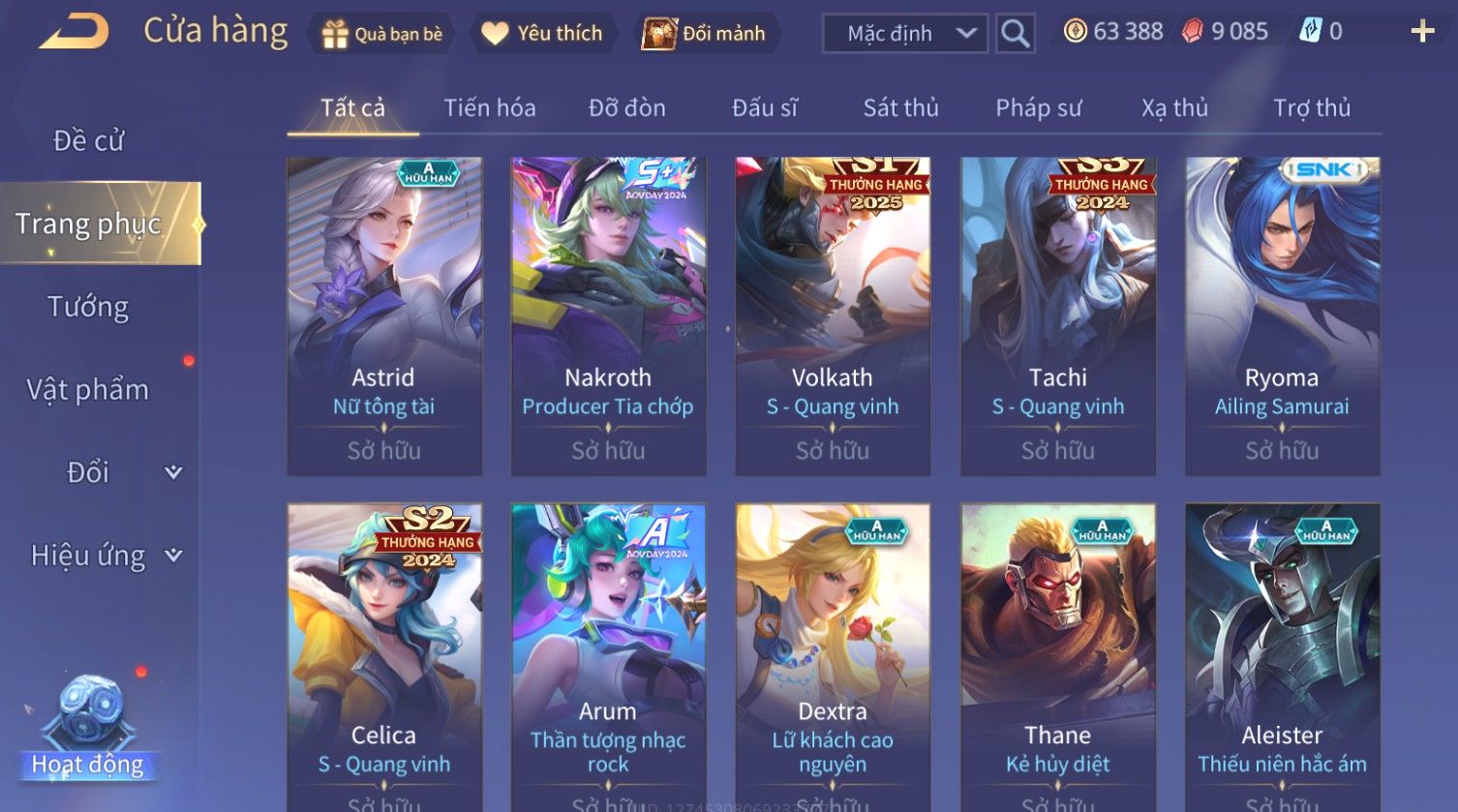The width and height of the screenshot is (1458, 812).
Task: Click the magnifying glass search button
Action: pos(1015,34)
